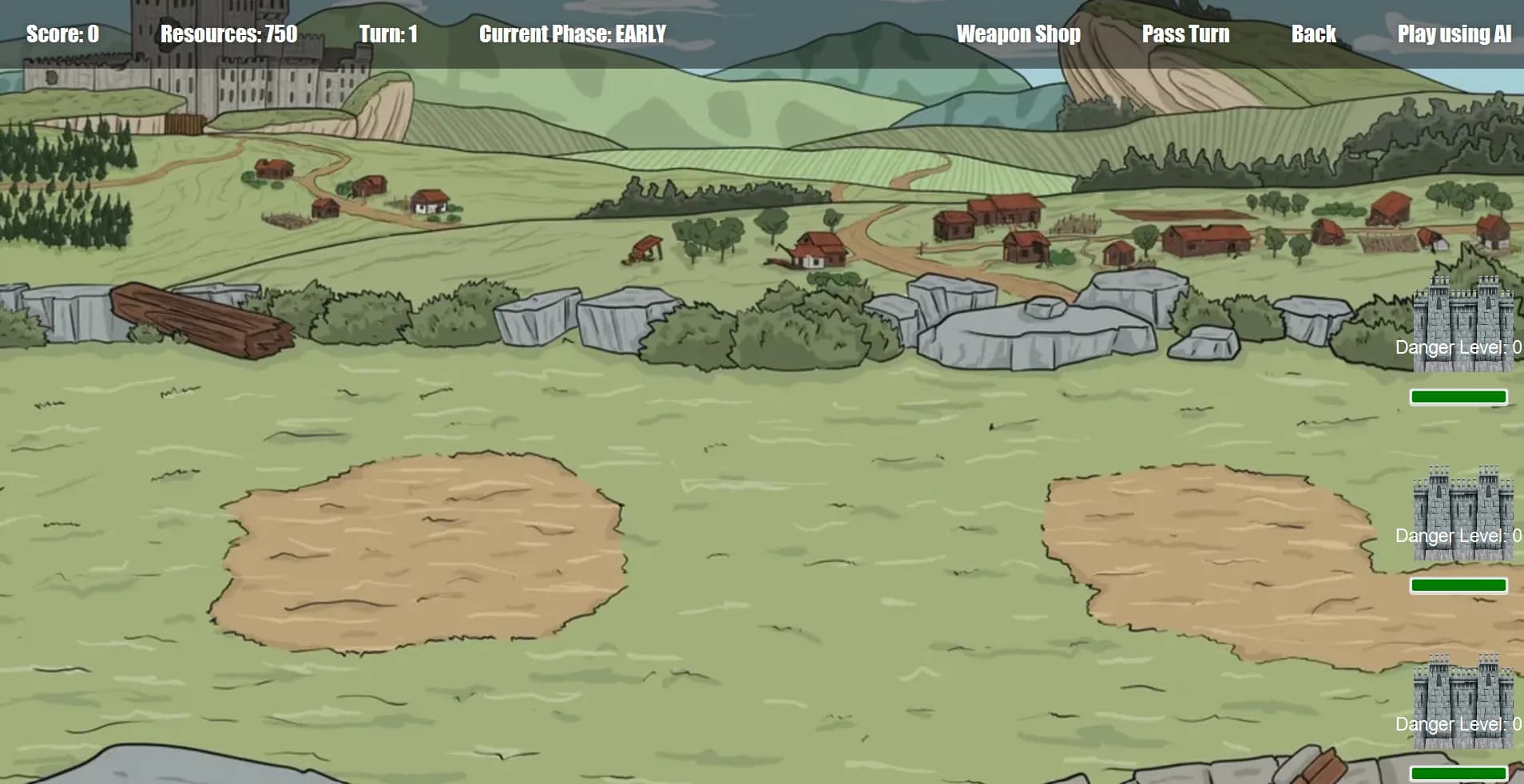Click the Back menu option
The height and width of the screenshot is (784, 1524).
1313,34
